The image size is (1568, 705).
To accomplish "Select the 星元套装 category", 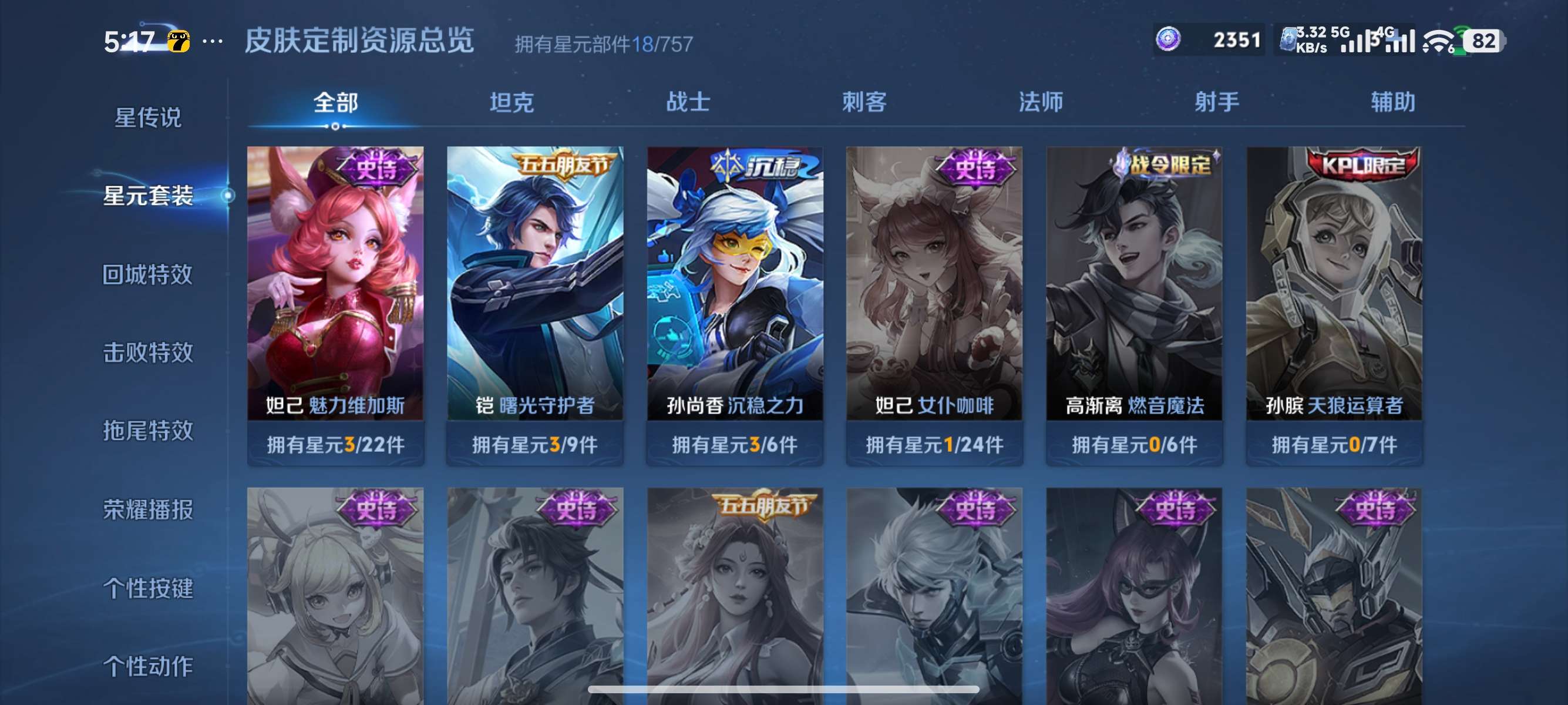I will point(149,197).
